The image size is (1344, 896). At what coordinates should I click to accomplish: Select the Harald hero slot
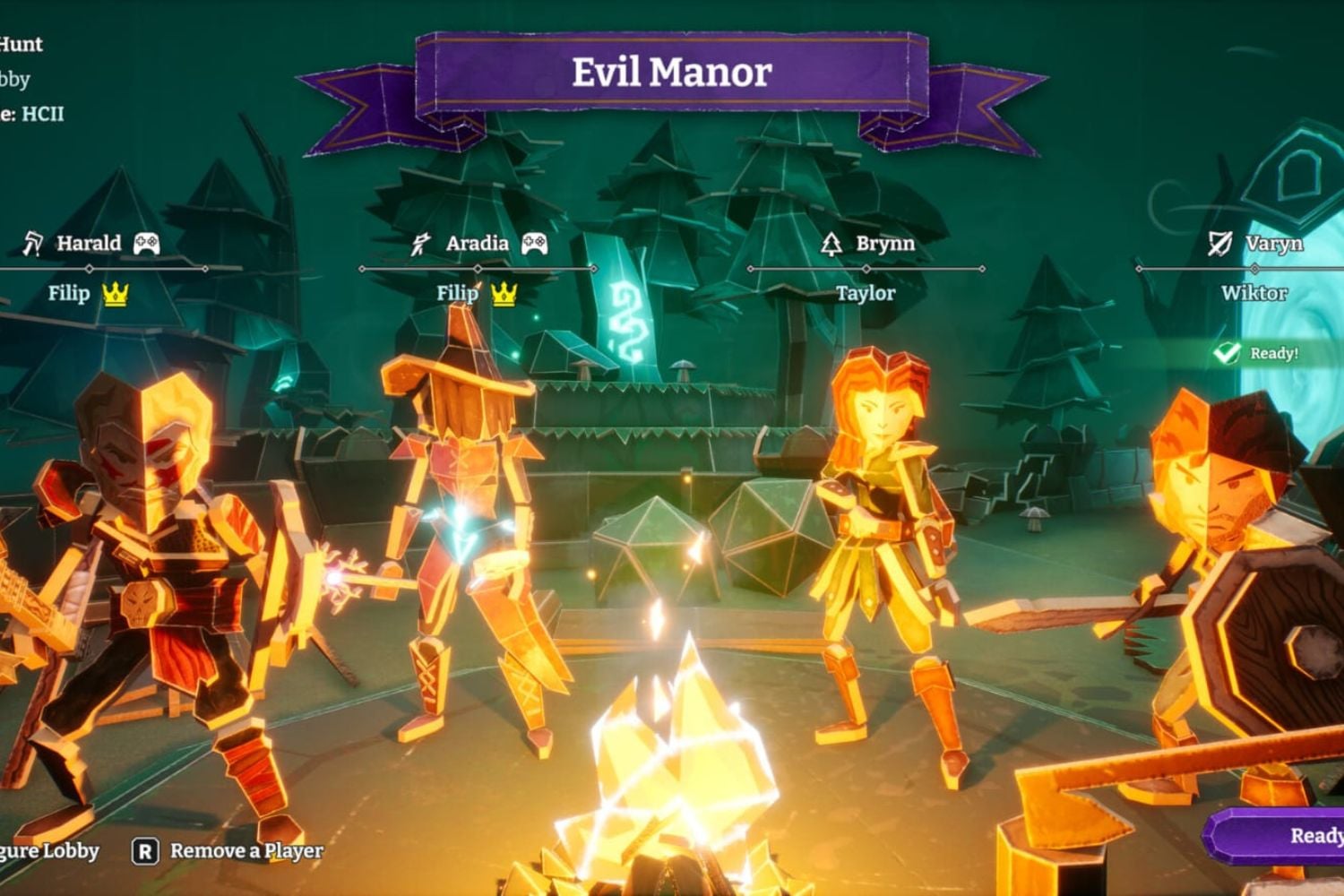pos(89,244)
